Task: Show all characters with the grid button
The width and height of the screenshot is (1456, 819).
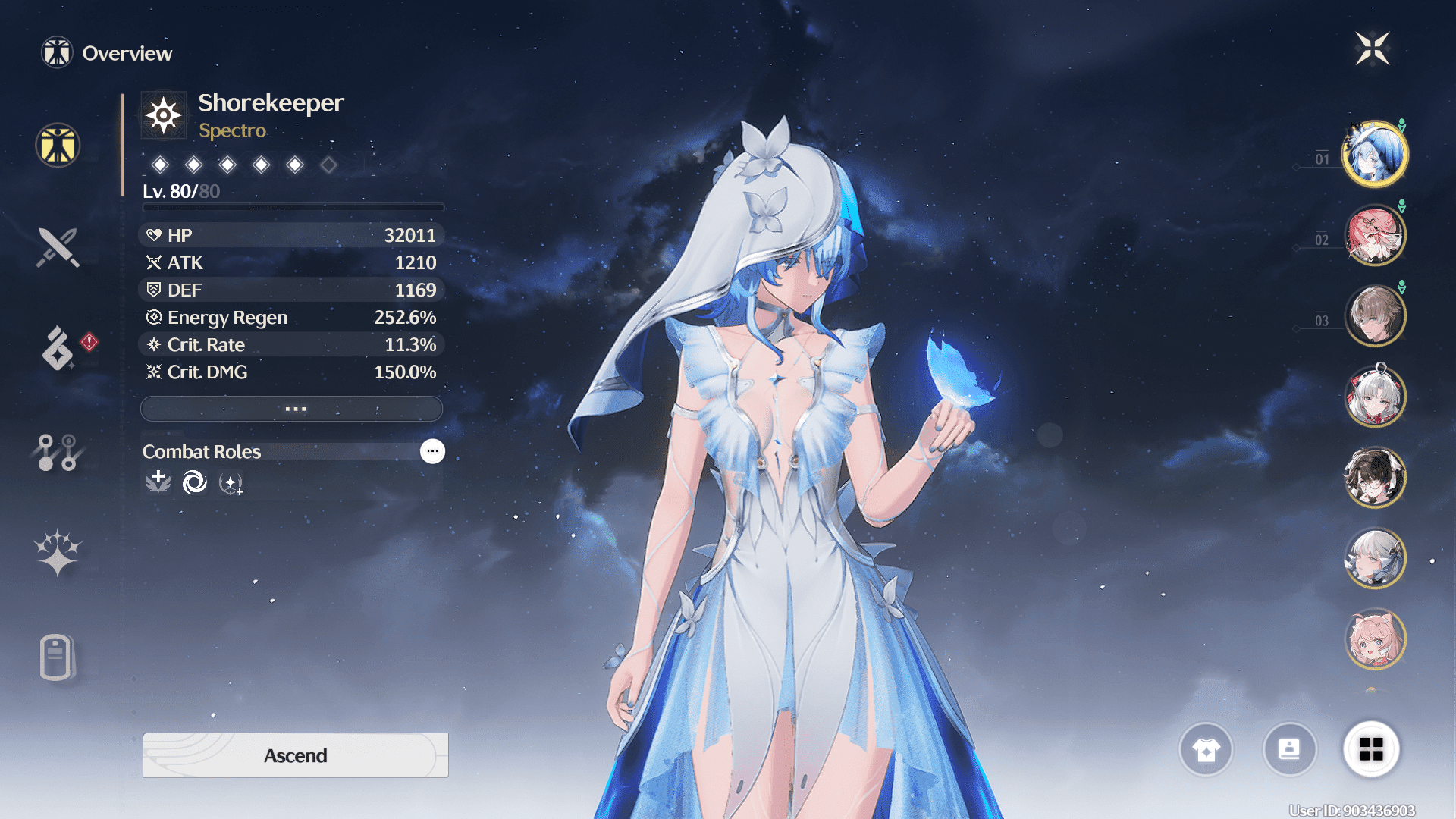Action: pos(1371,750)
